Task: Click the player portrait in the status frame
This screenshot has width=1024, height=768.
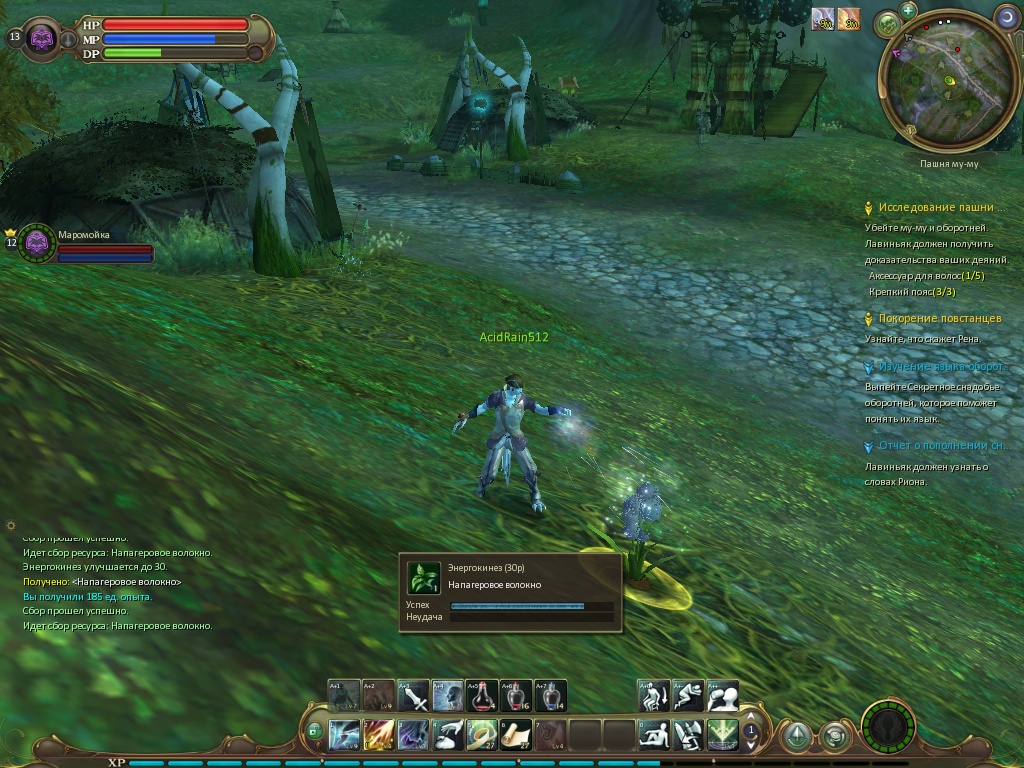Action: click(42, 39)
